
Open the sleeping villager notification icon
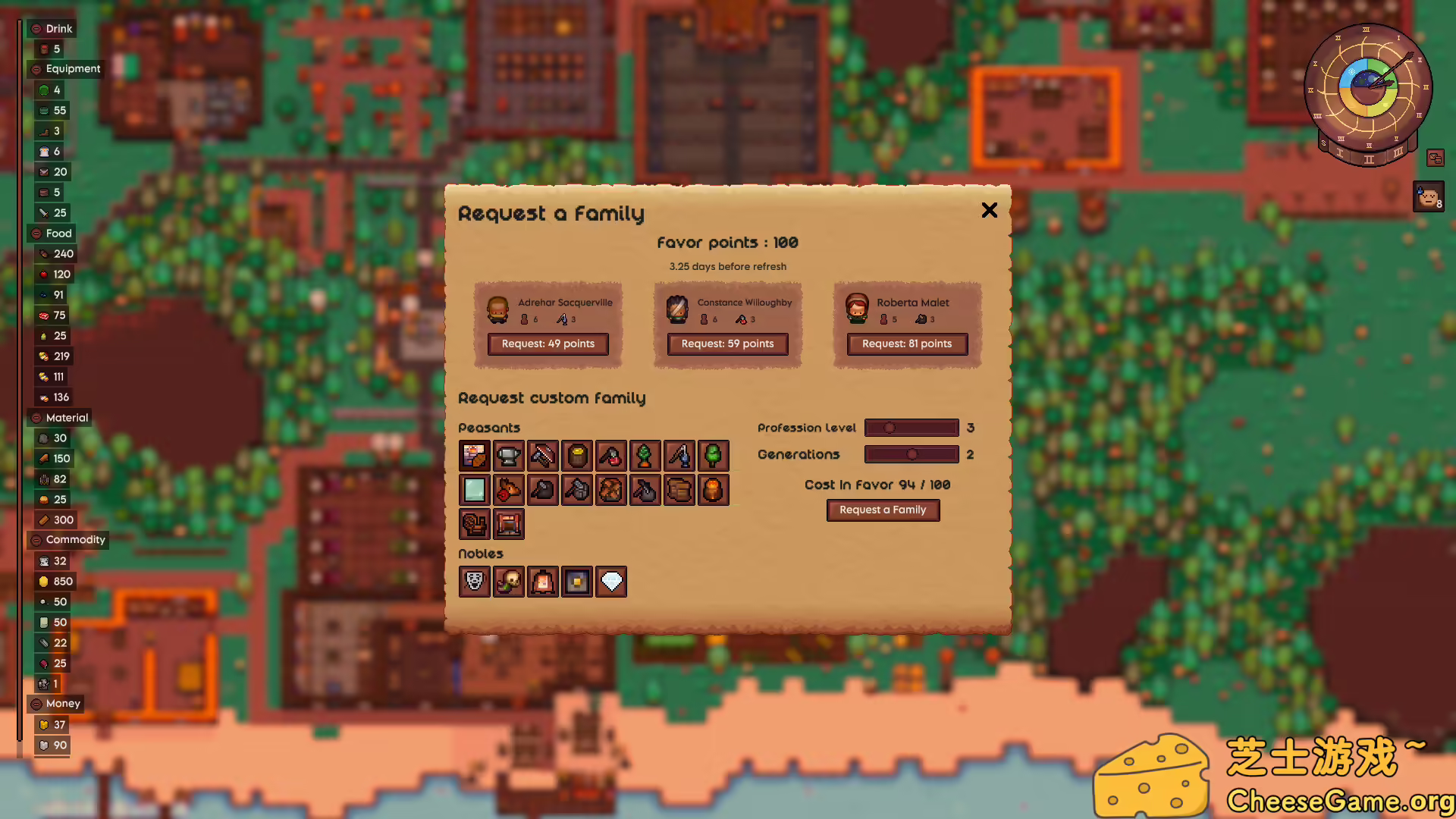coord(1429,197)
